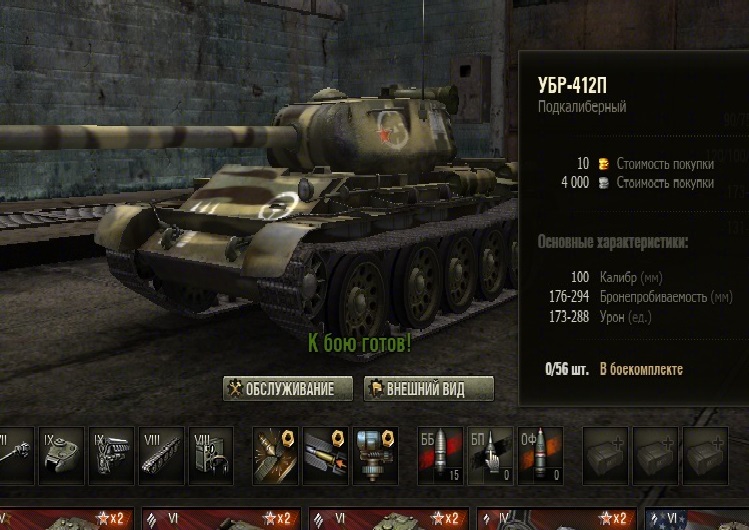Click the gun rammer equipment slot

325,456
